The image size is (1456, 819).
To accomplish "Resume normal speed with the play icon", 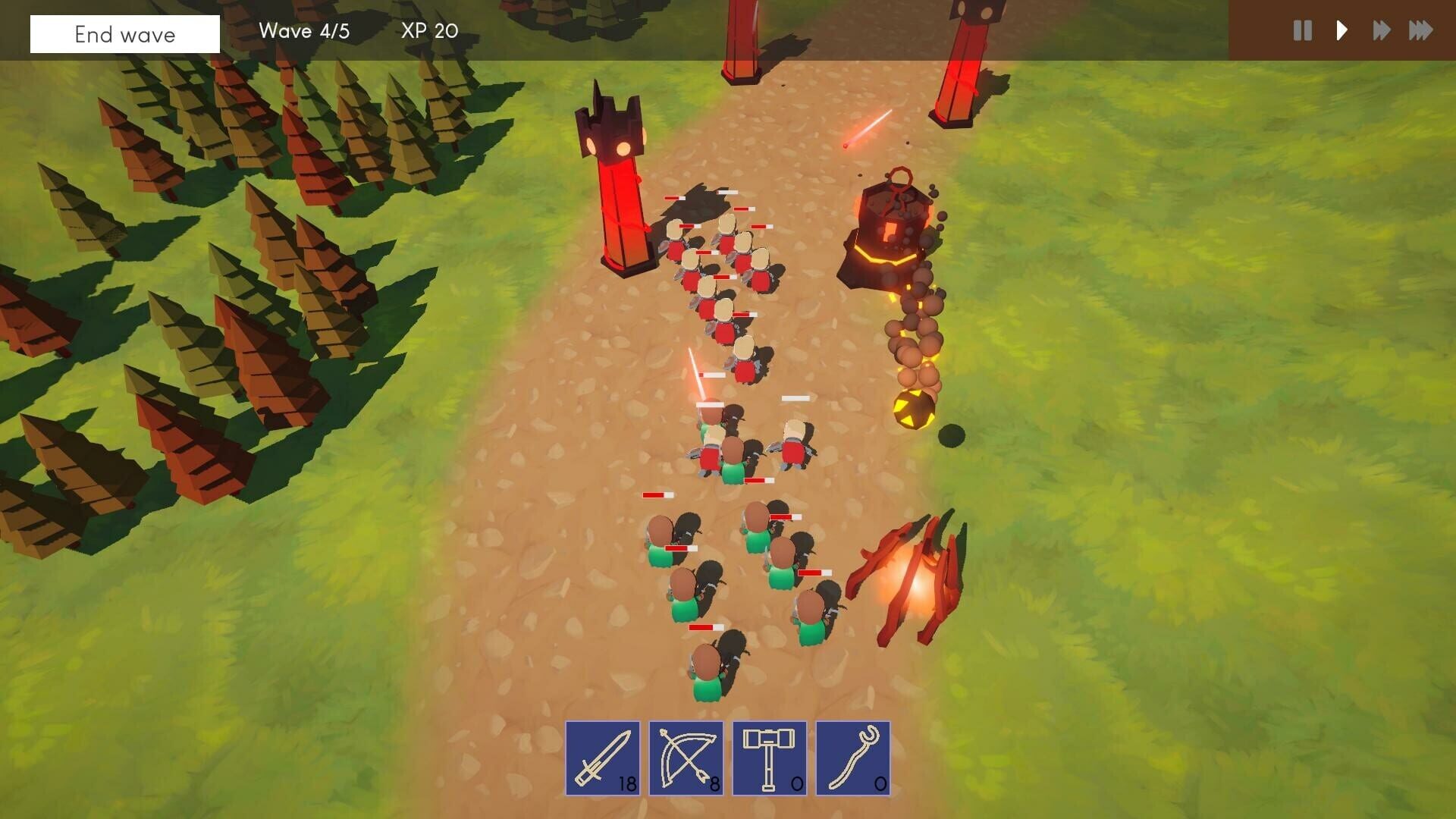I will (1341, 31).
